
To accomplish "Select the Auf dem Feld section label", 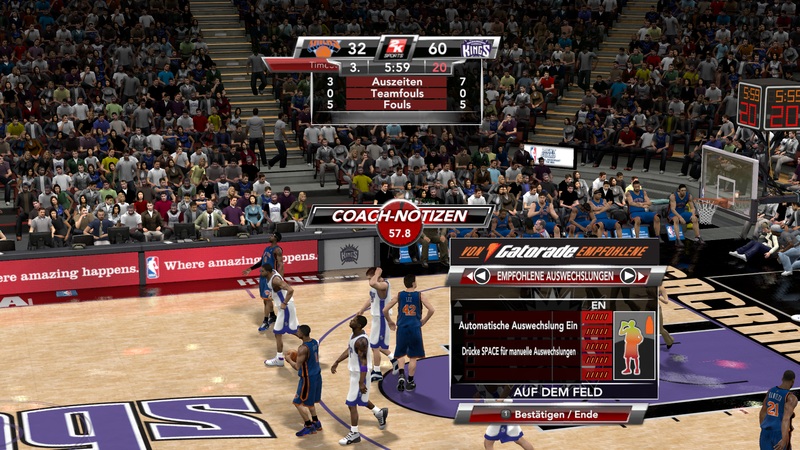I will pos(553,392).
